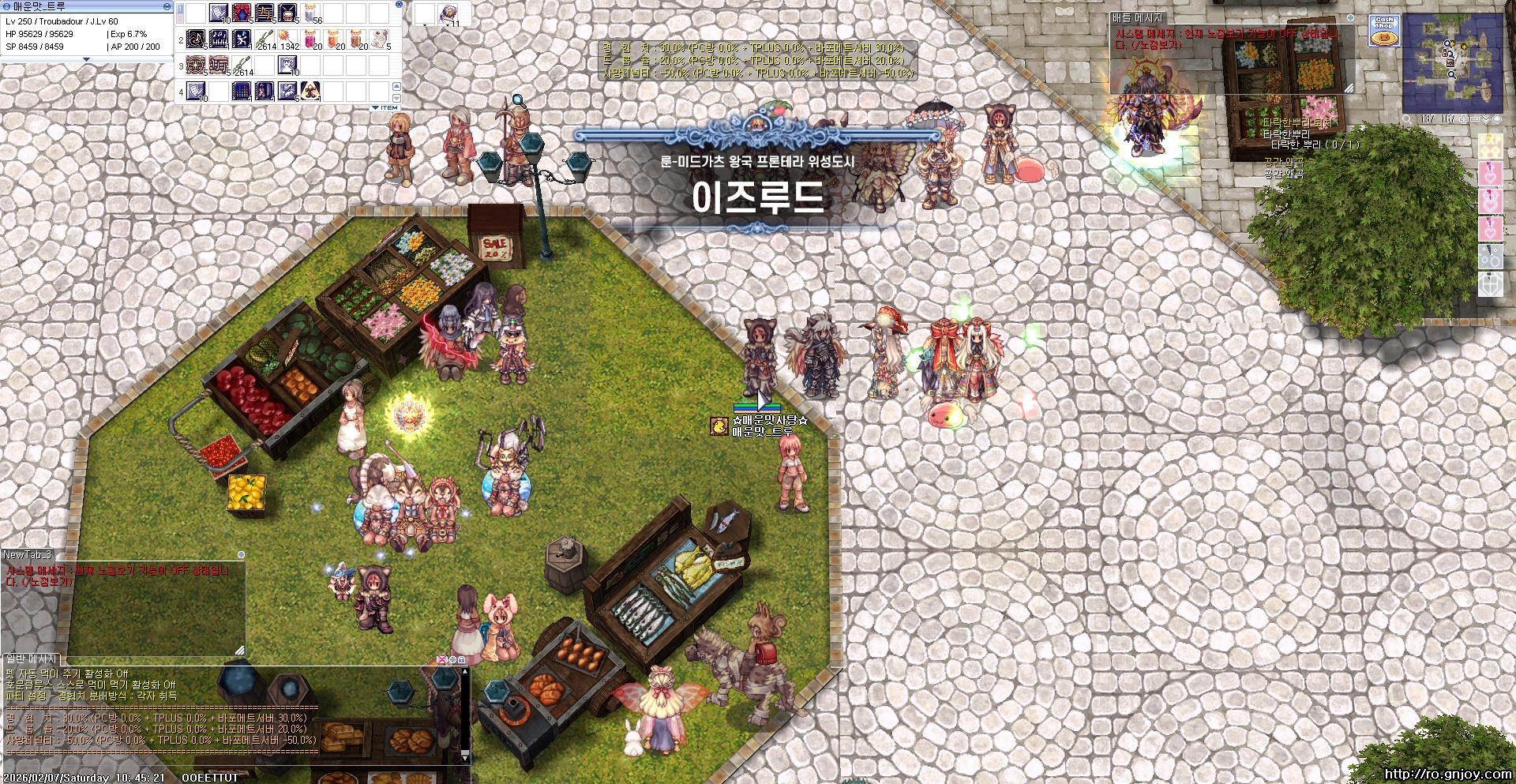Toggle the red X chat filter icon
1516x784 pixels.
coord(442,660)
